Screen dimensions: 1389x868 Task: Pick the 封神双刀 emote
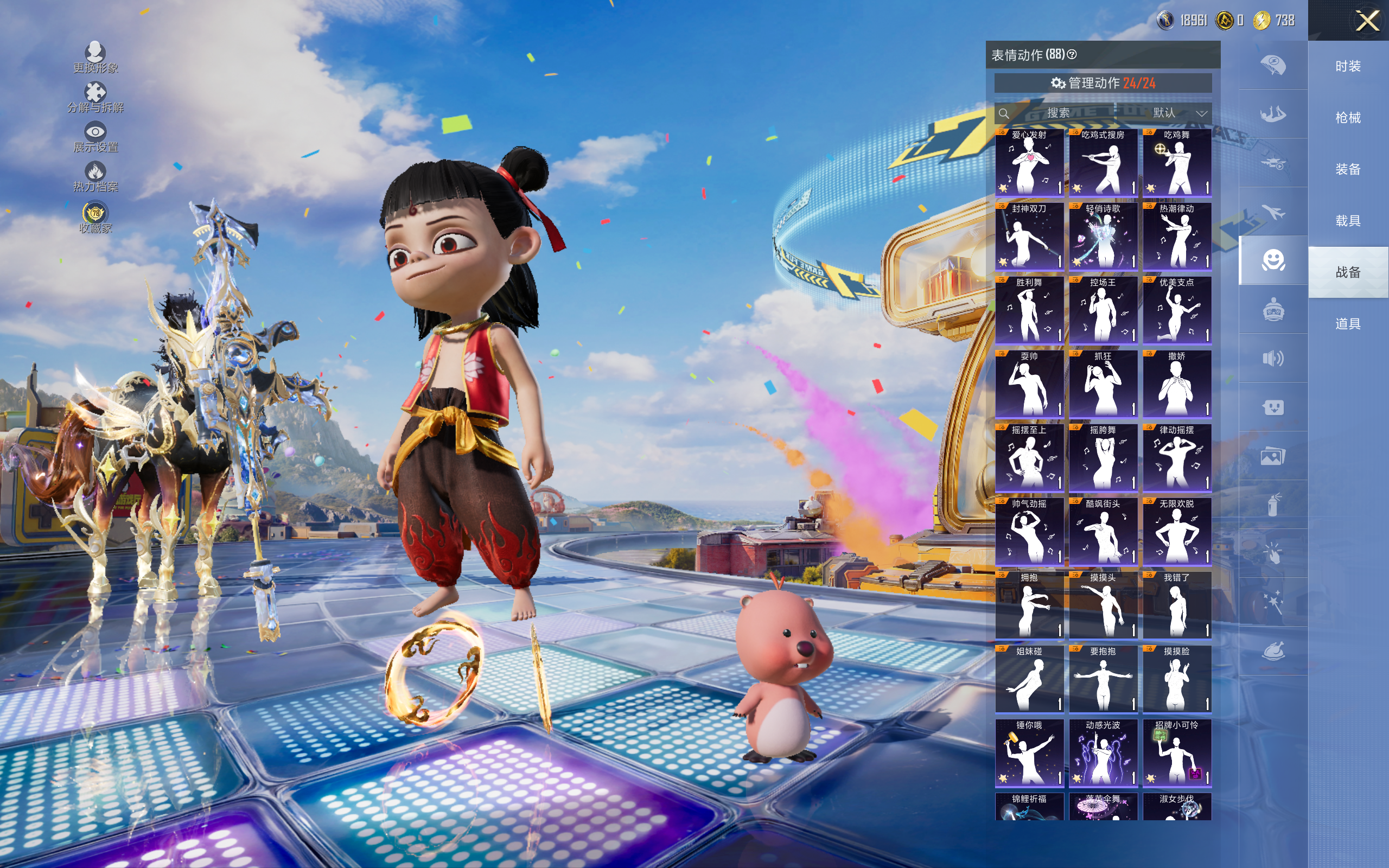(1029, 237)
